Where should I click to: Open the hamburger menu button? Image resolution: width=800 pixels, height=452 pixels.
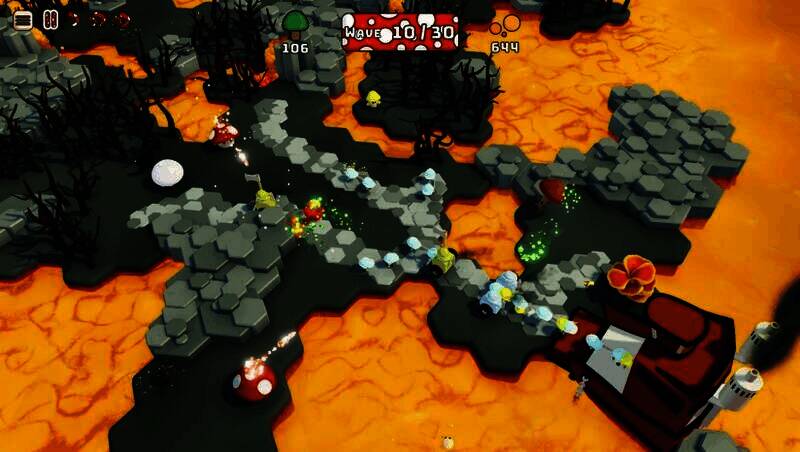click(x=22, y=19)
